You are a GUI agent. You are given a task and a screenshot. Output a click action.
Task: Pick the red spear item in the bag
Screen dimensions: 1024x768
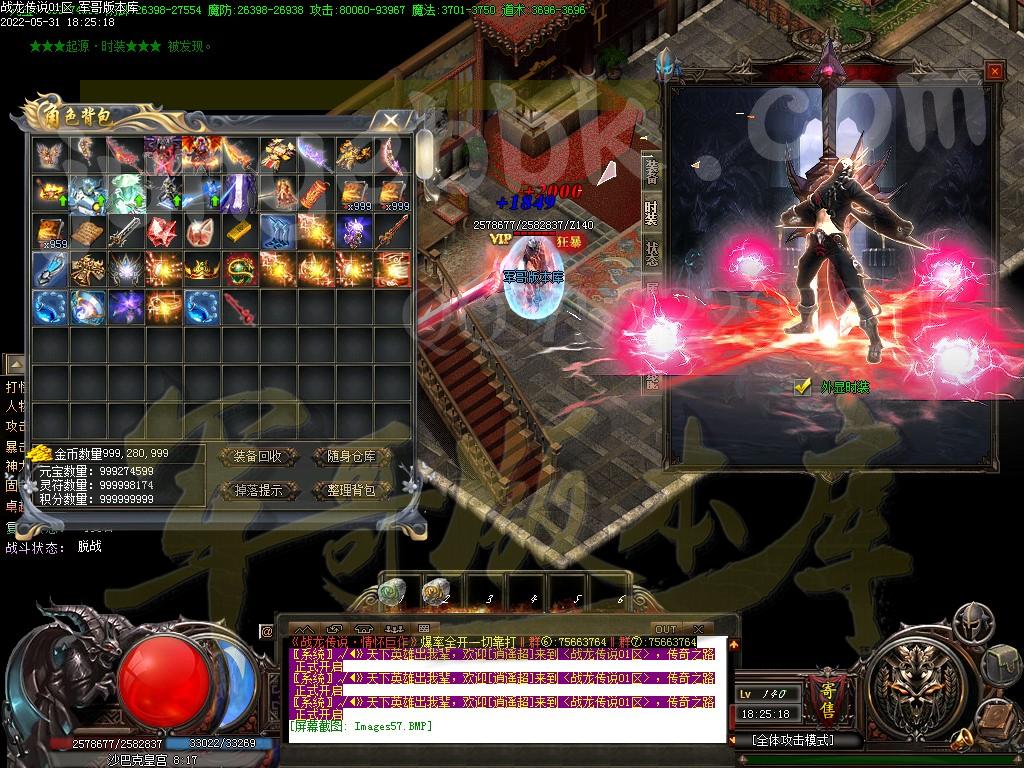pyautogui.click(x=240, y=306)
